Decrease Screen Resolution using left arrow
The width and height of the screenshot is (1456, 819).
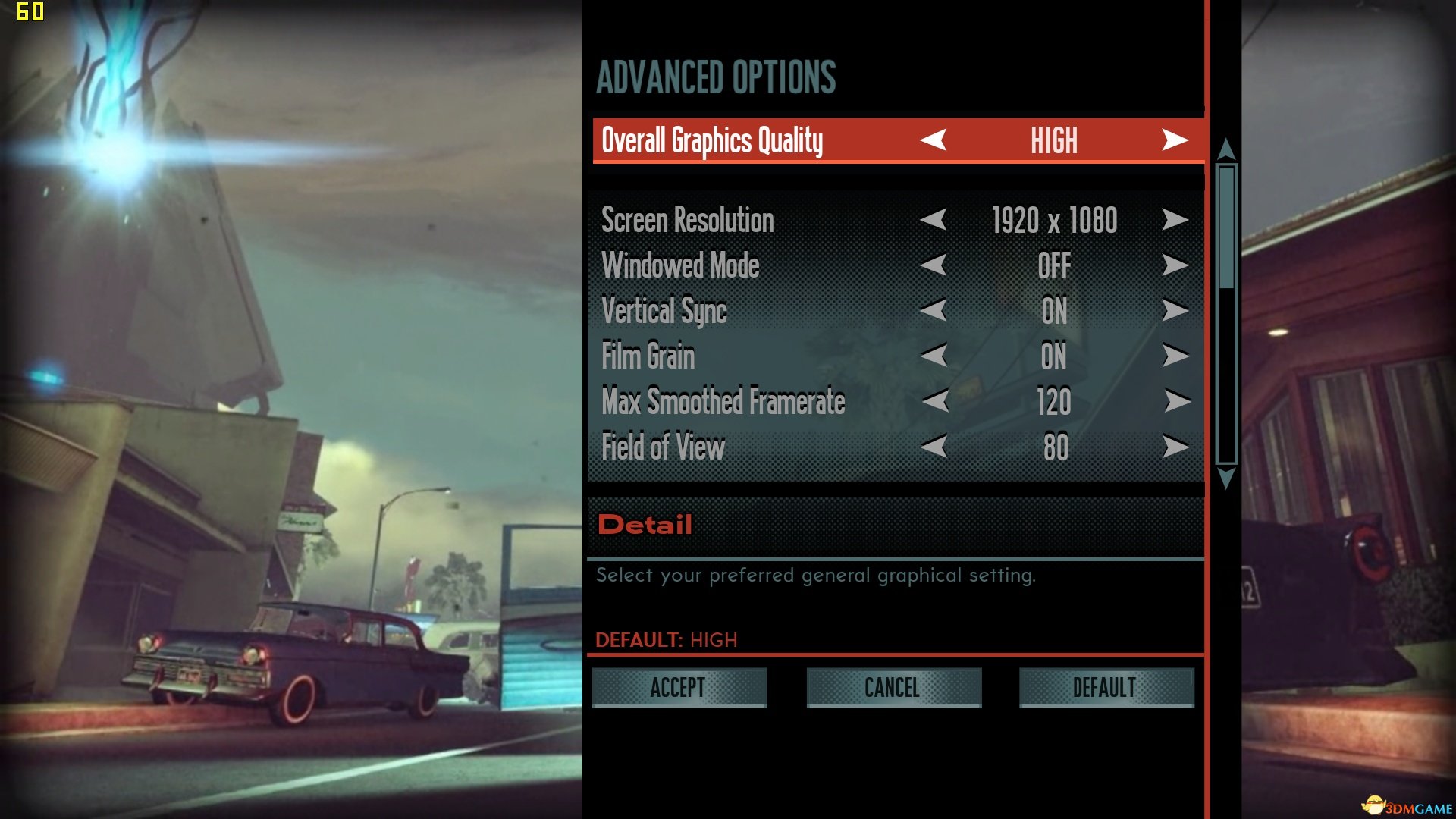tap(934, 220)
